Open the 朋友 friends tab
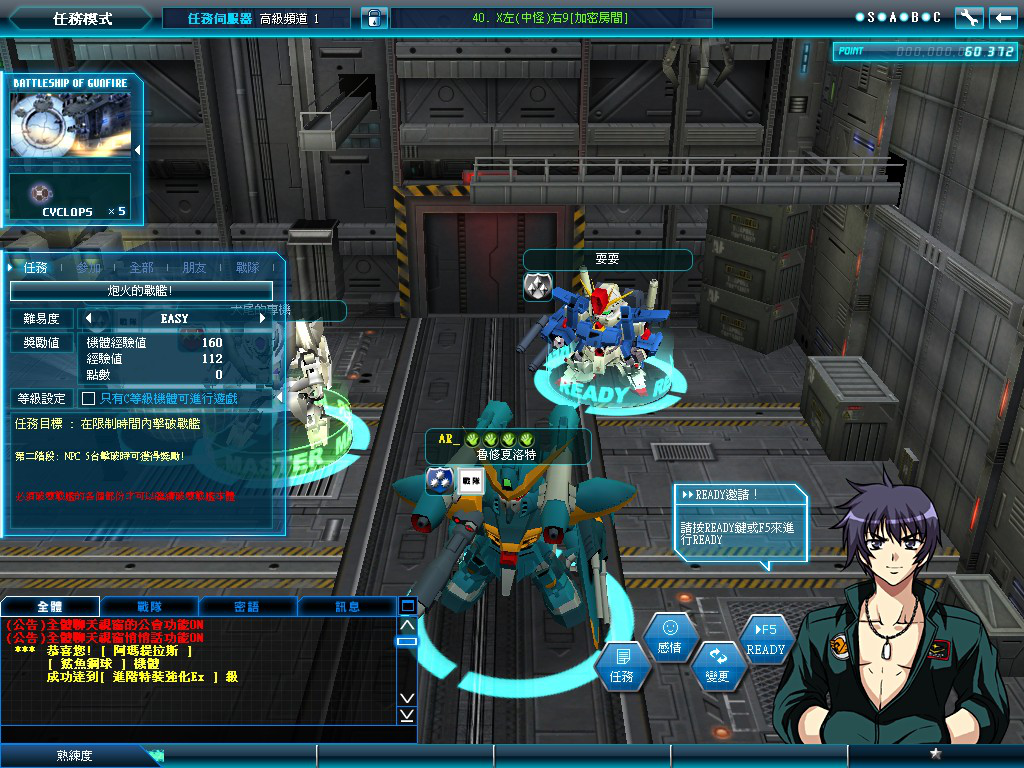Viewport: 1024px width, 768px height. point(194,268)
